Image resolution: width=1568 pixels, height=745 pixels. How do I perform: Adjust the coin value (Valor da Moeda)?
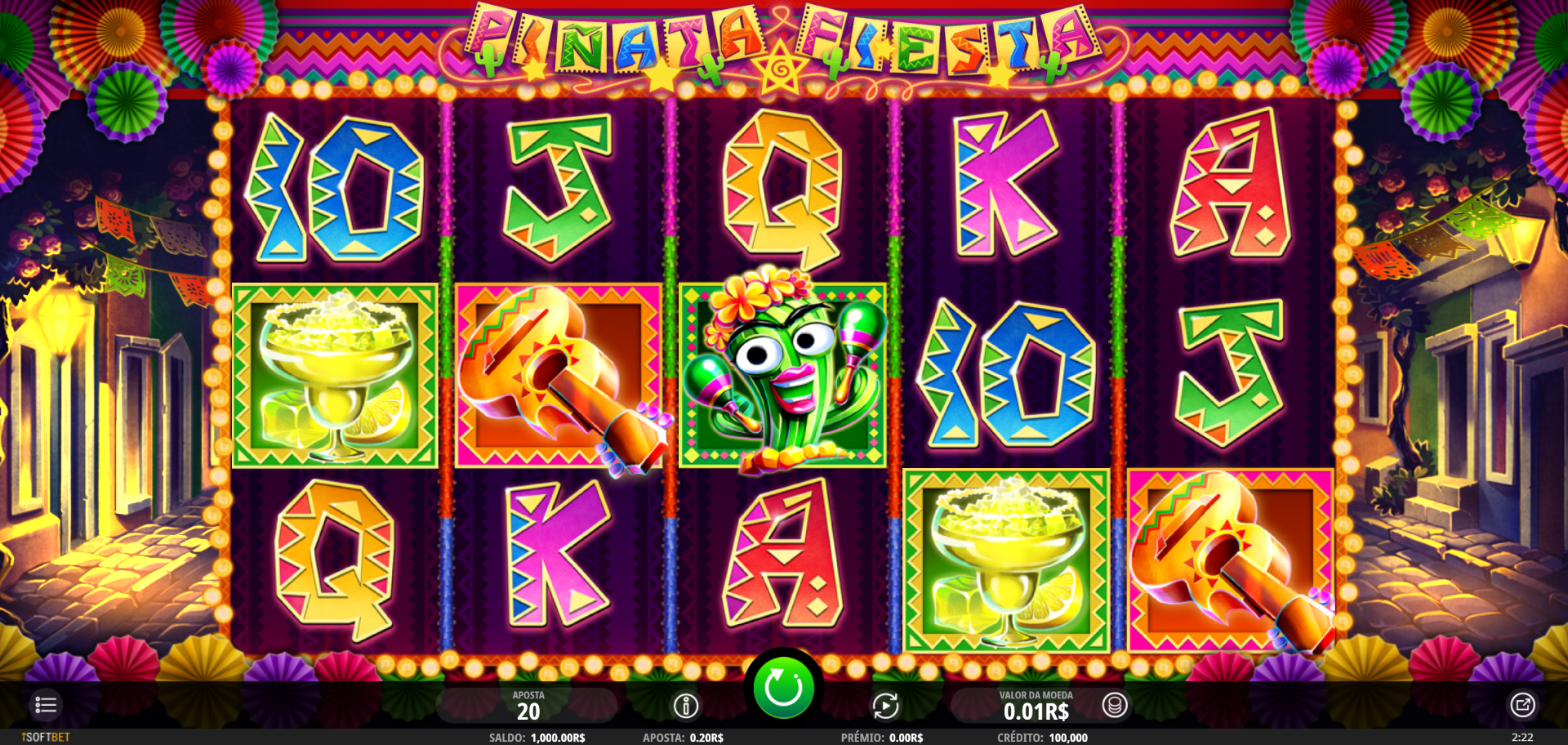pos(1035,706)
